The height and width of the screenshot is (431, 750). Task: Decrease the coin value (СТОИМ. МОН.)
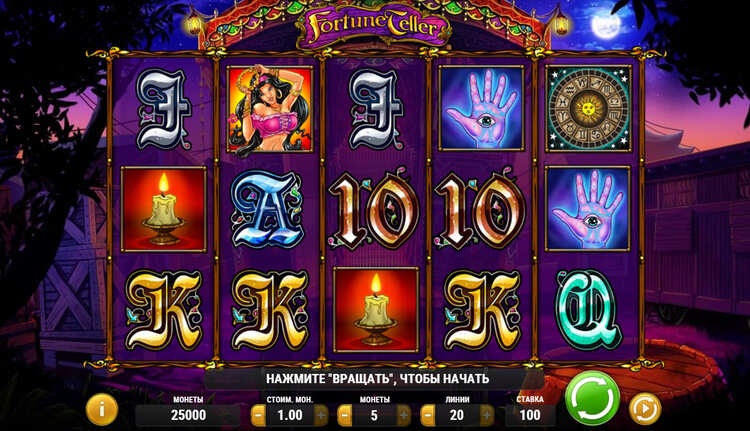pos(258,415)
